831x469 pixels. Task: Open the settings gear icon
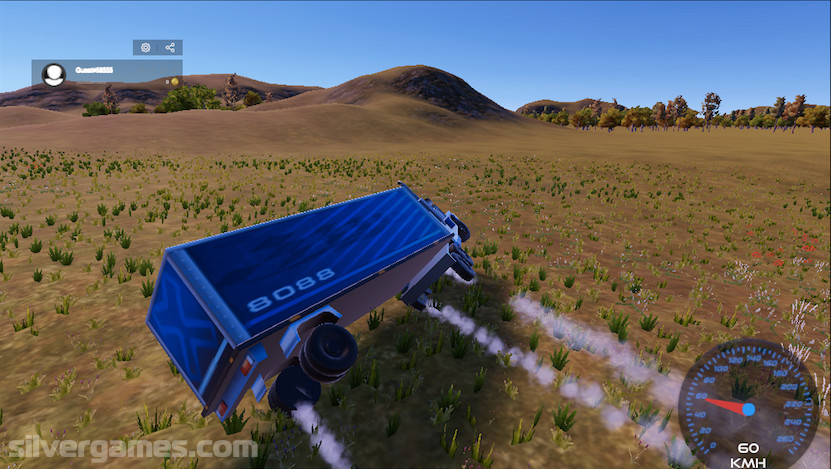point(146,47)
